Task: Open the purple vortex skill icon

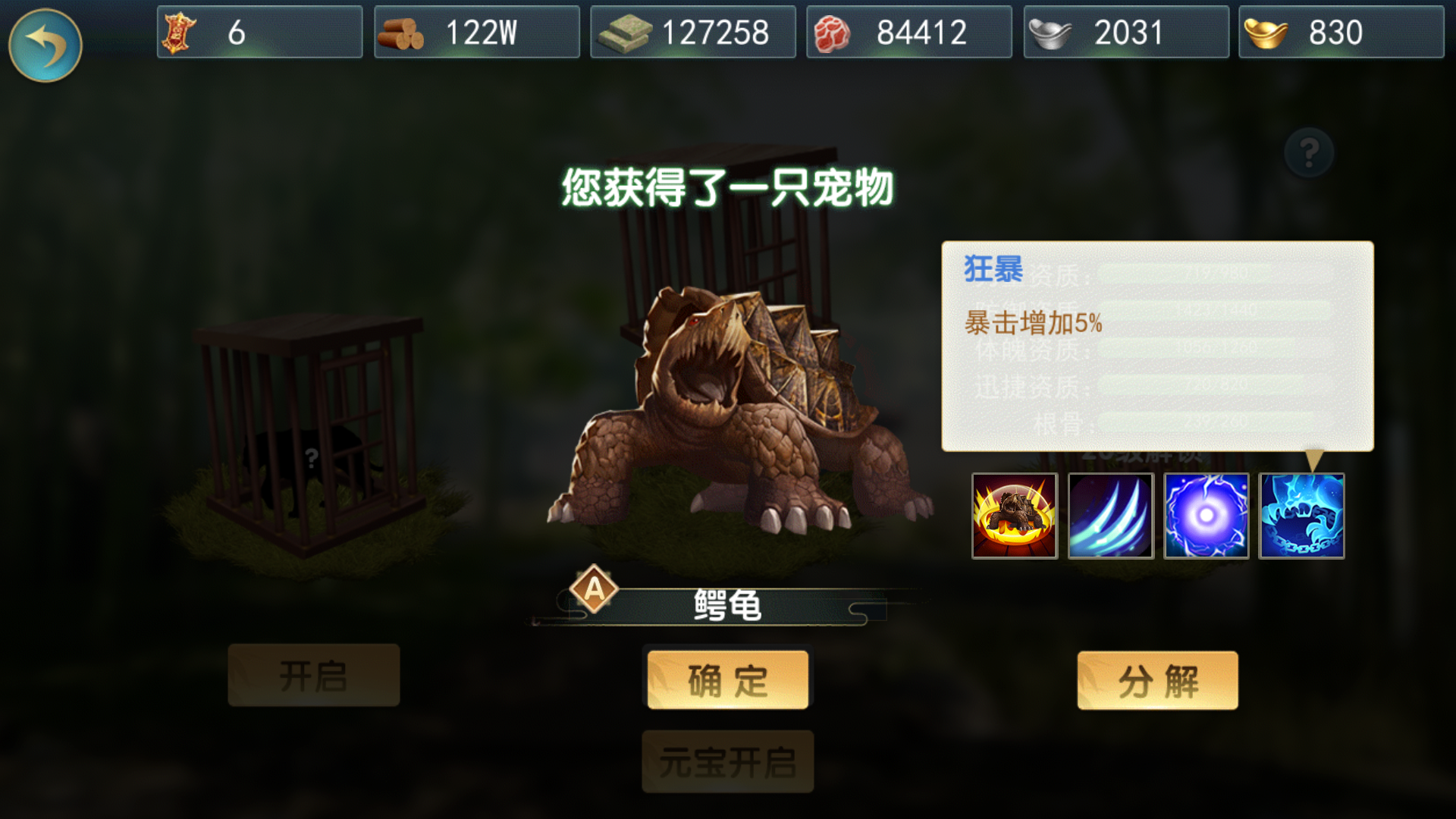Action: click(1206, 516)
